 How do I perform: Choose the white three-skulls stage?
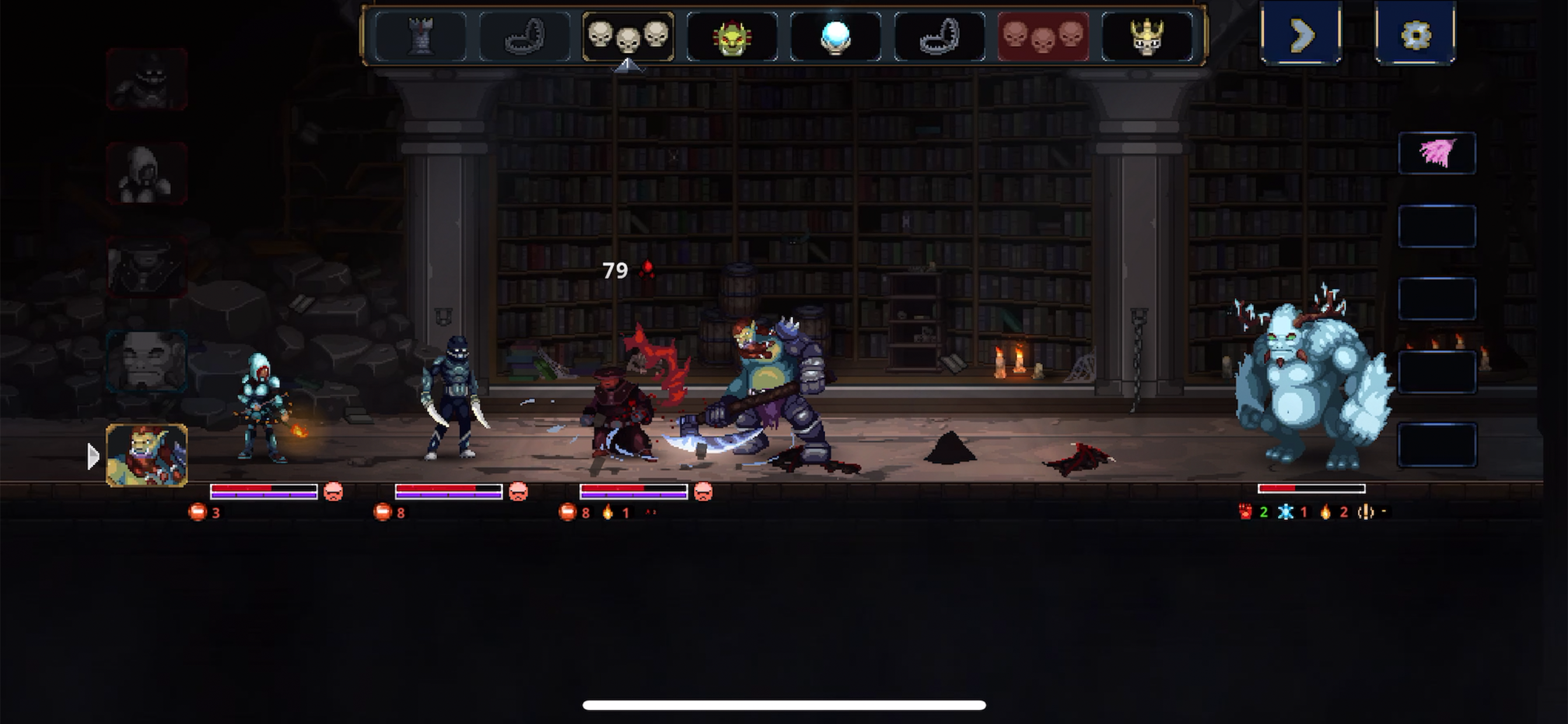(x=628, y=37)
